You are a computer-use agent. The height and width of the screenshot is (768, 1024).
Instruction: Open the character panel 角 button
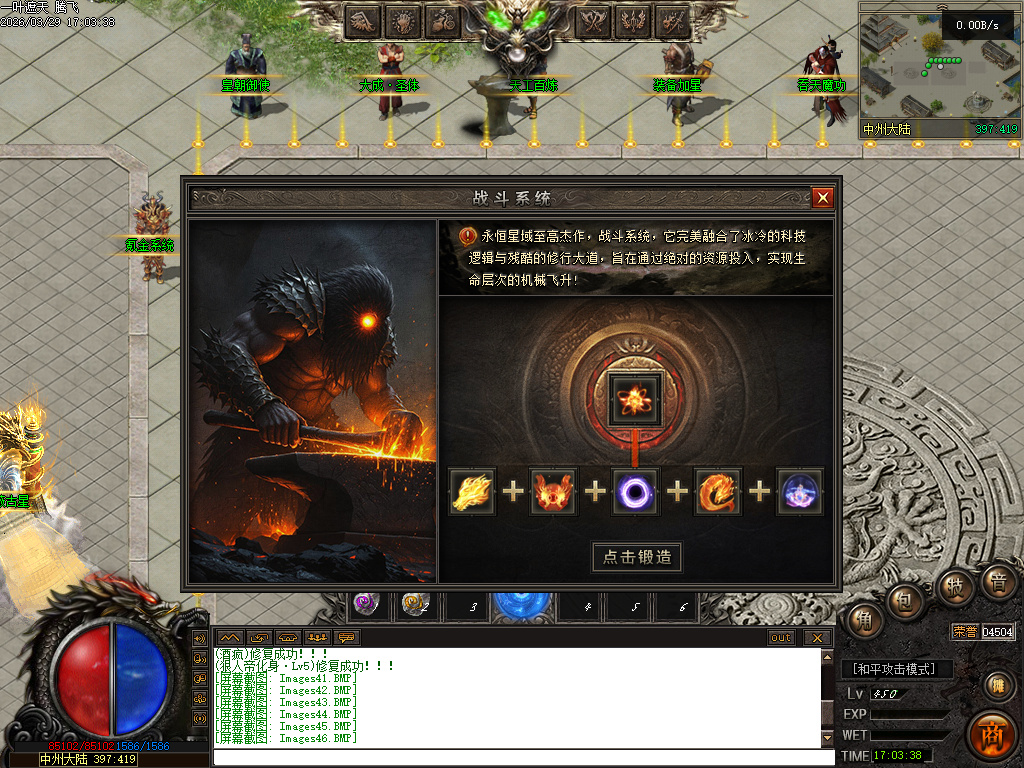[863, 621]
